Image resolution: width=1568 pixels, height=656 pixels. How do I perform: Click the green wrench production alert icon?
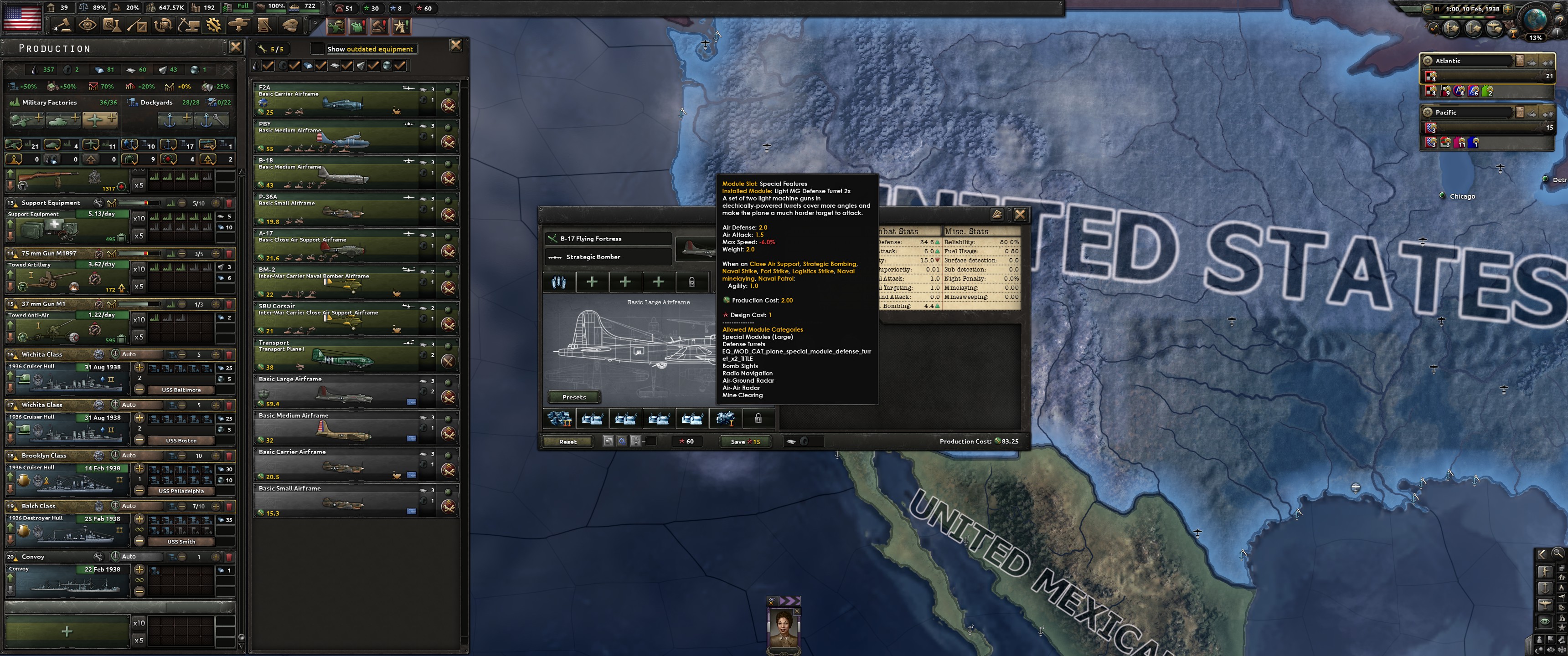[x=336, y=27]
